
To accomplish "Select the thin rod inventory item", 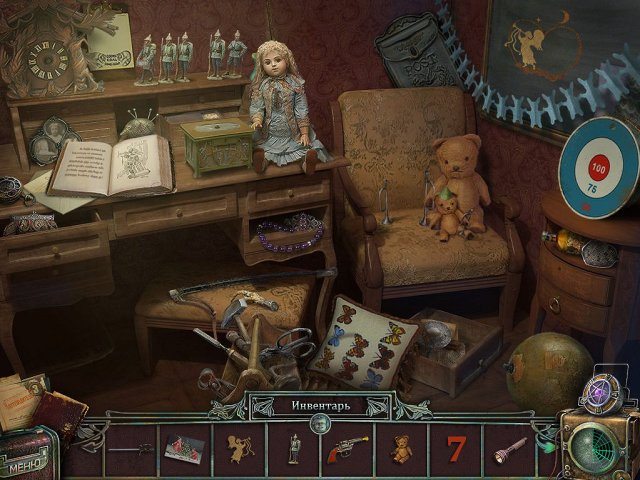I will (132, 450).
